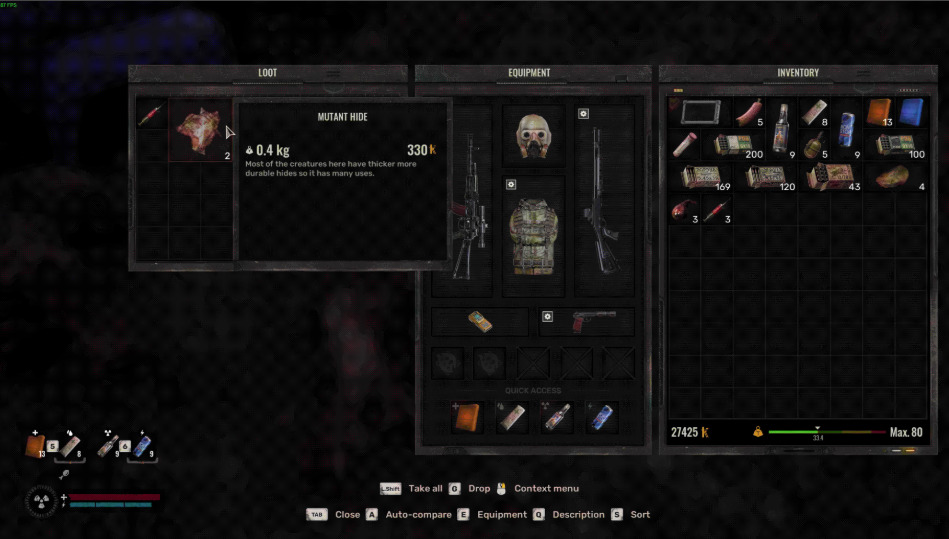
Task: Click the blue energy drink can in inventory
Action: coord(846,125)
